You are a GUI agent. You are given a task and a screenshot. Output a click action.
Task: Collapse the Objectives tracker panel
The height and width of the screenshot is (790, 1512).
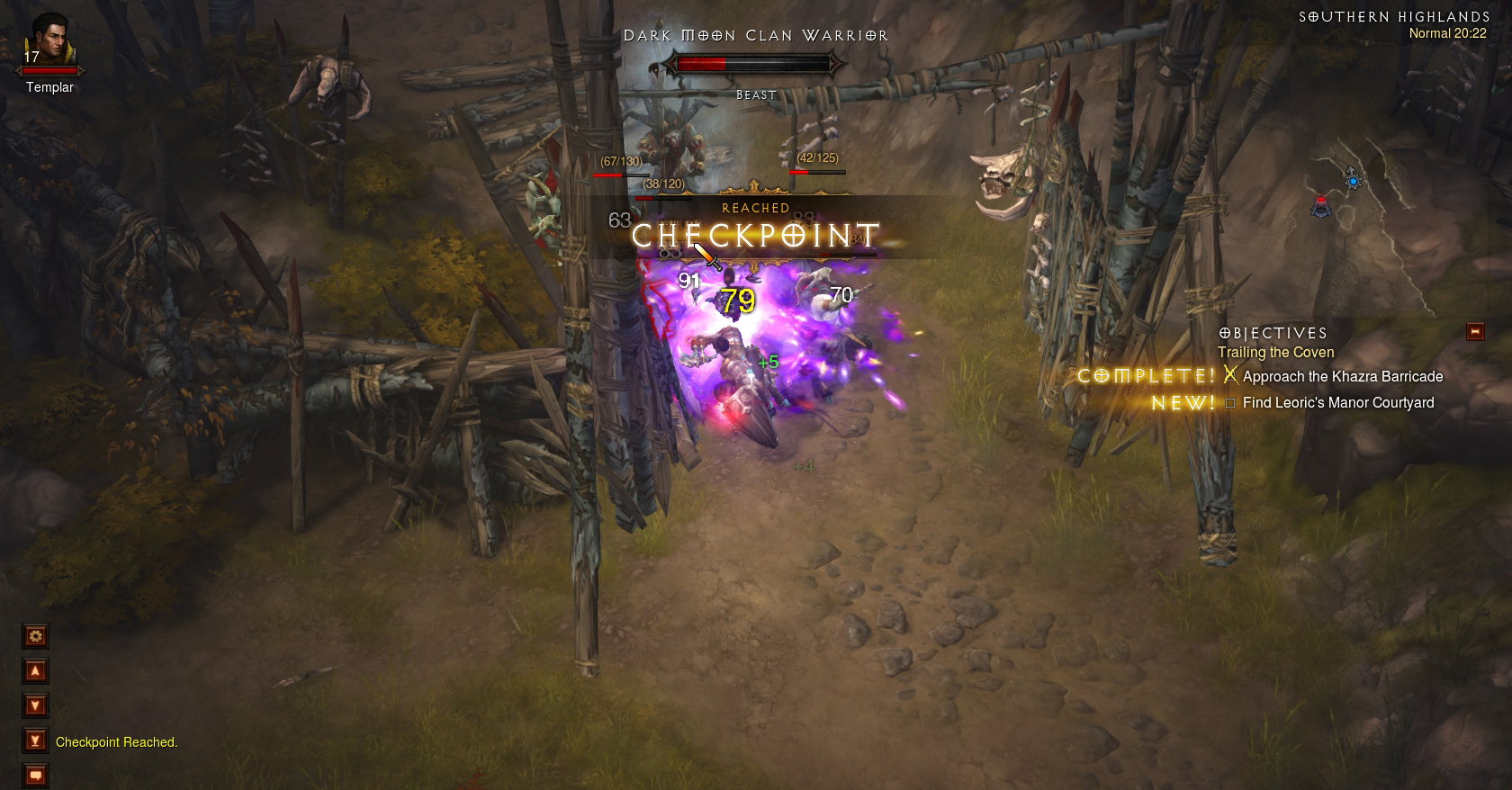[x=1474, y=332]
